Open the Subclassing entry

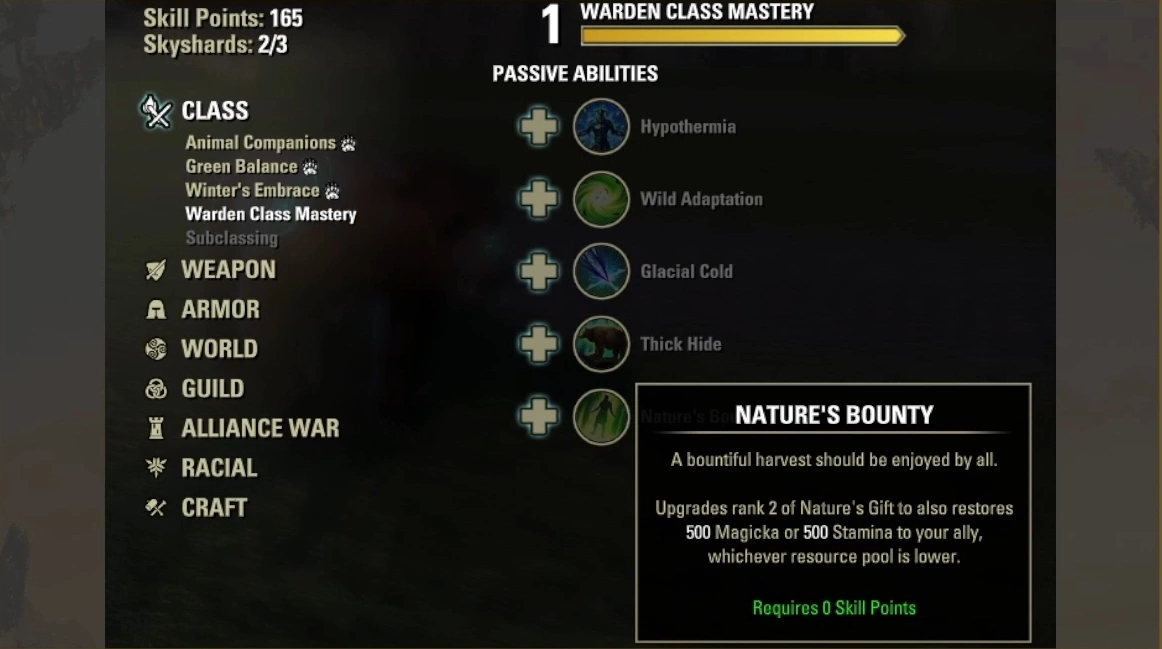pyautogui.click(x=231, y=238)
